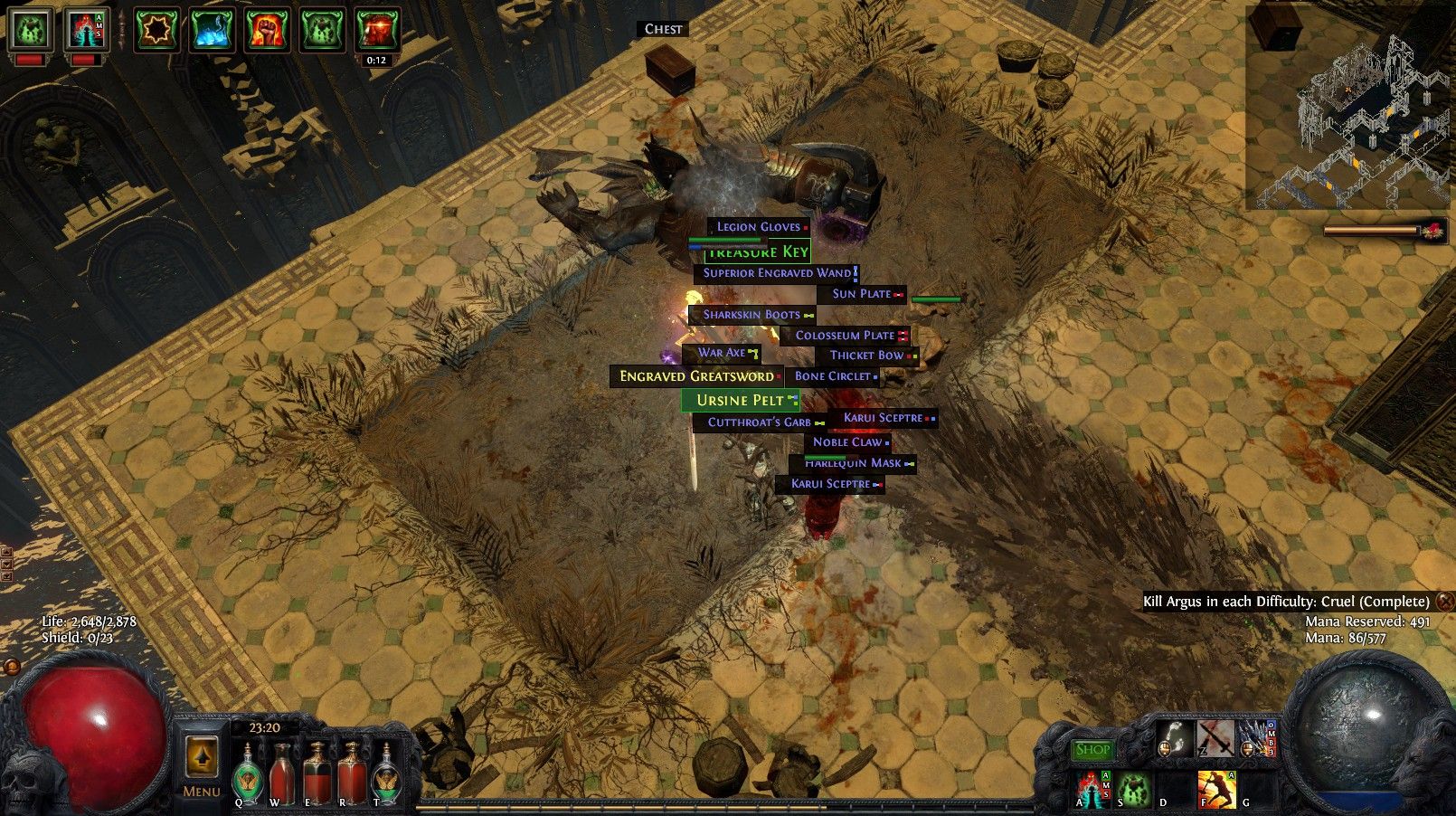Screen dimensions: 1456x816
Task: Click the leftmost green minion status icon
Action: point(30,28)
